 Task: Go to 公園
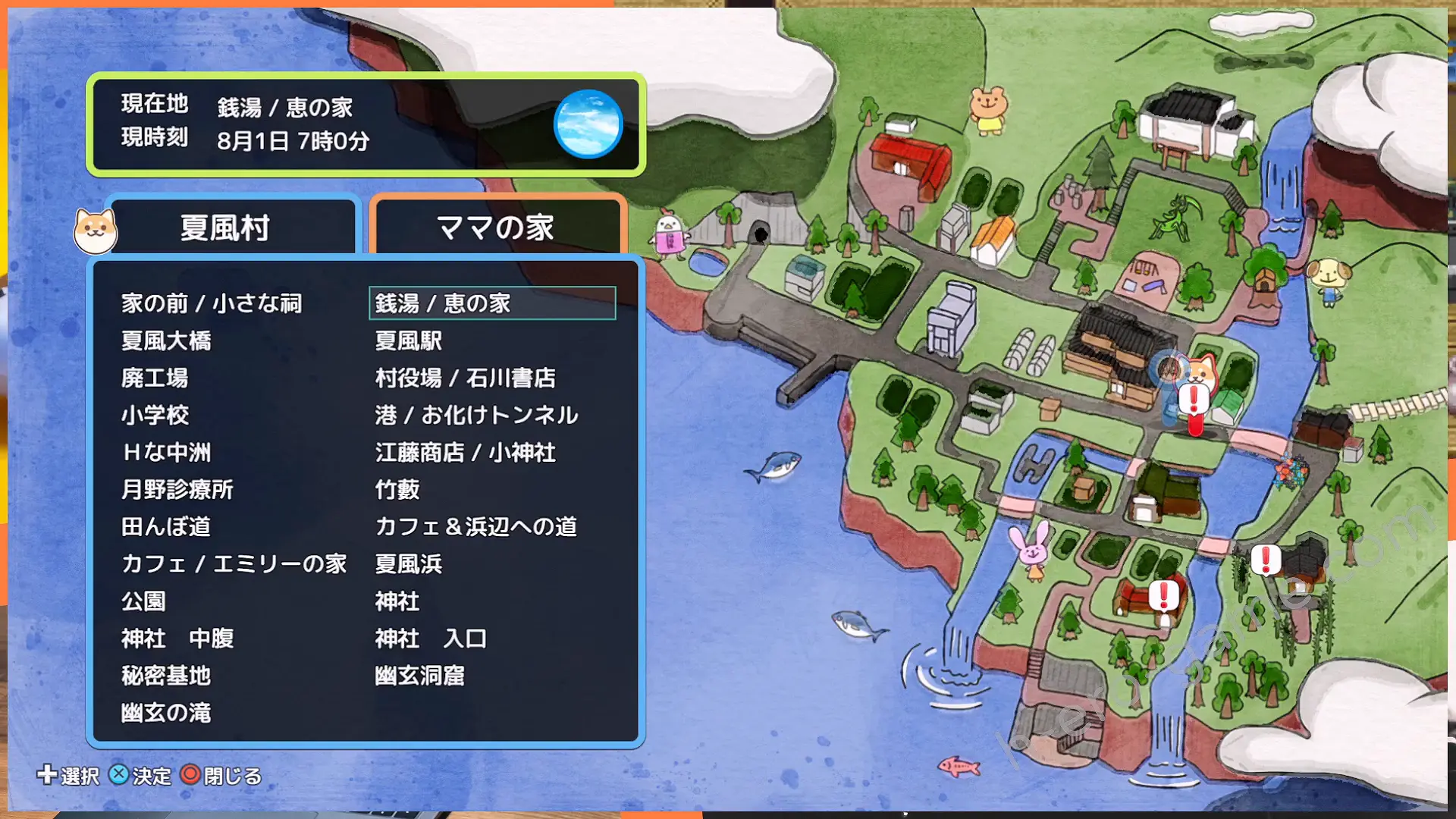(x=143, y=601)
